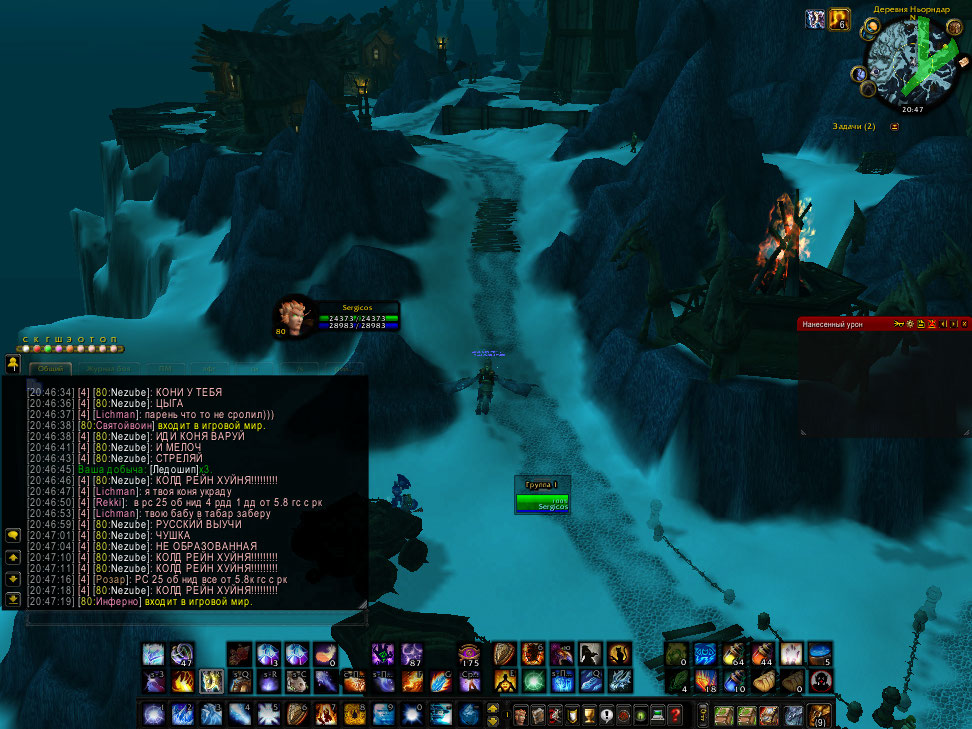Page the action bar up
The height and width of the screenshot is (729, 972).
tap(492, 709)
